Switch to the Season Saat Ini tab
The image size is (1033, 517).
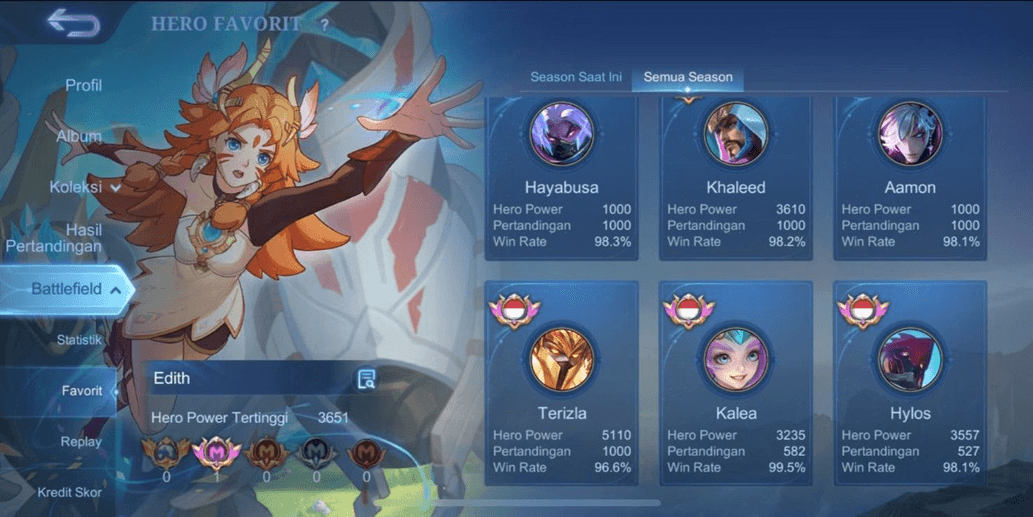575,77
